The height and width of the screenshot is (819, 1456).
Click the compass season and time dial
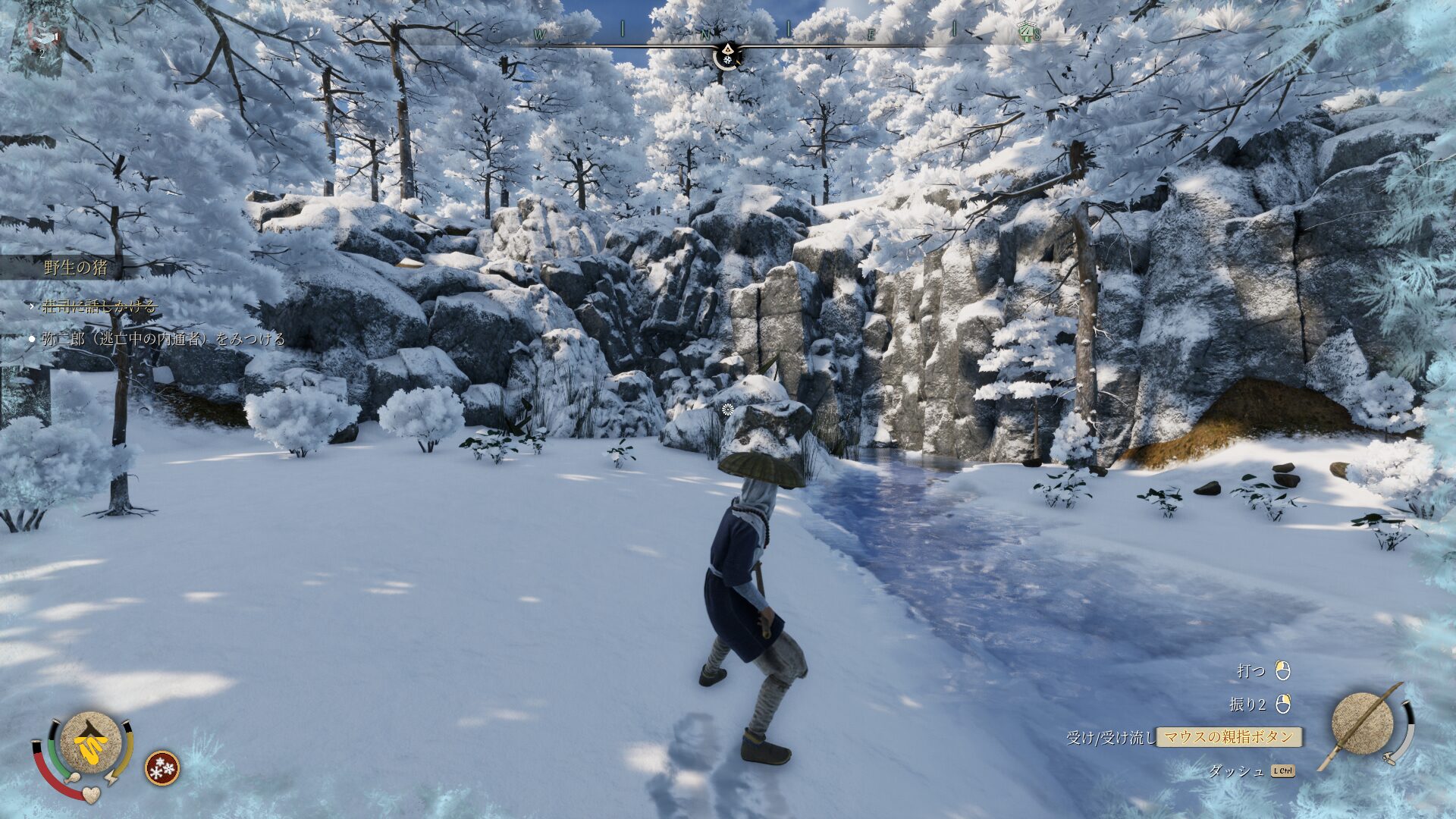[x=728, y=55]
